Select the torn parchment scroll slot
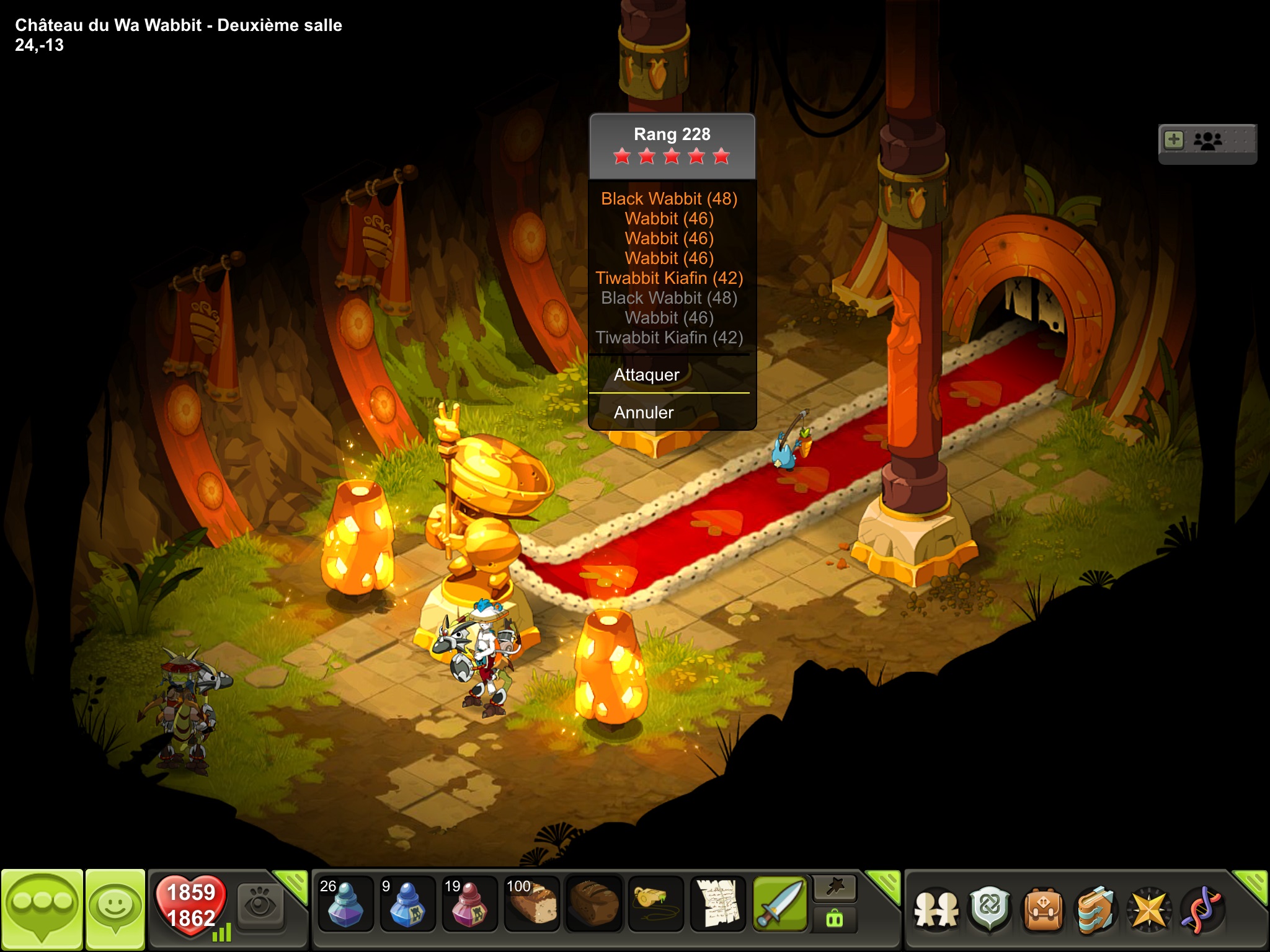Viewport: 1270px width, 952px height. pos(717,904)
